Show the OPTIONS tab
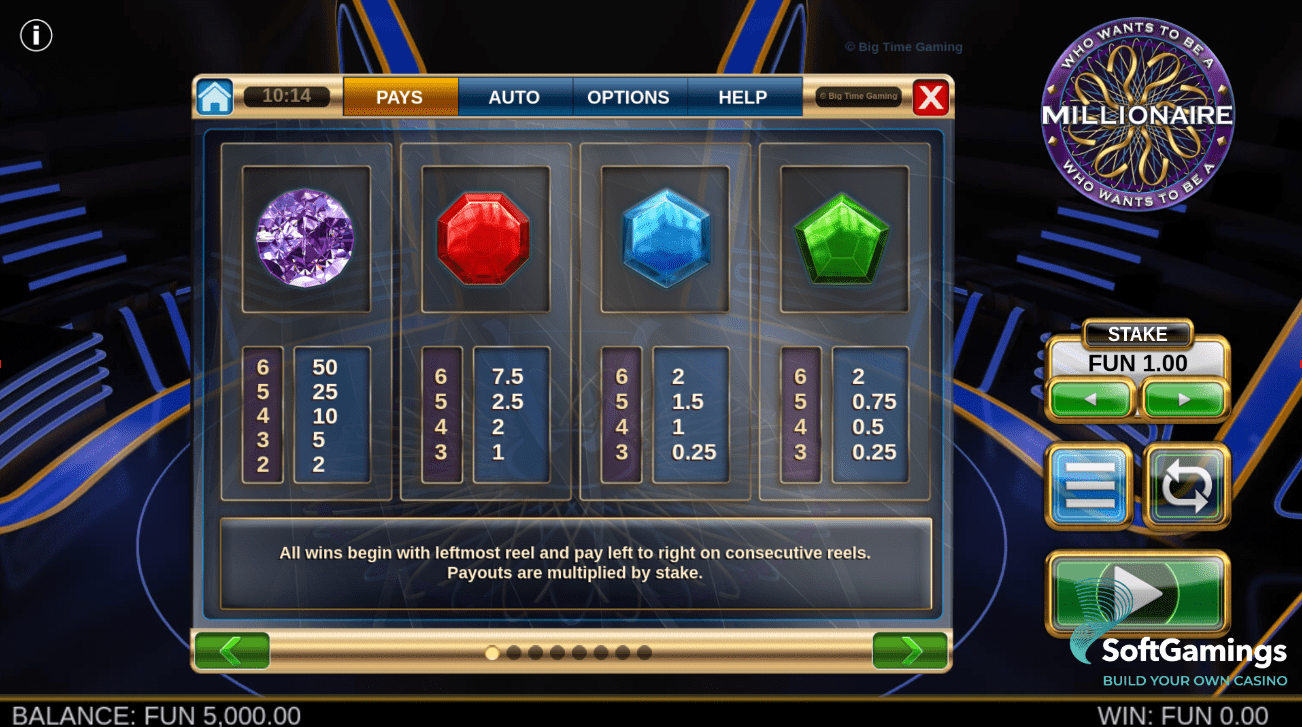 (x=628, y=97)
